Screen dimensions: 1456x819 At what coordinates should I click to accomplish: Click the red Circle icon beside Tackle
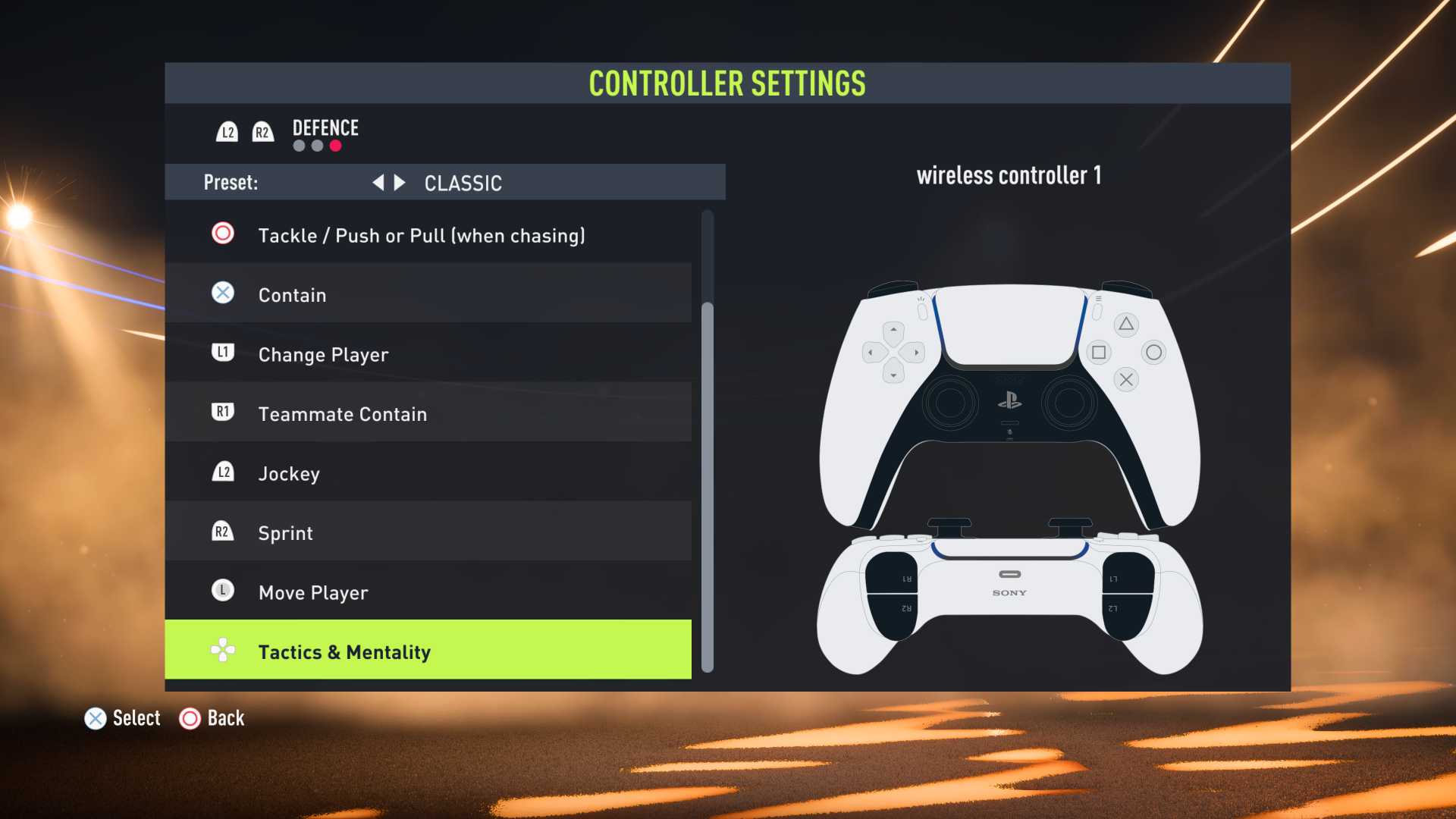(x=222, y=234)
